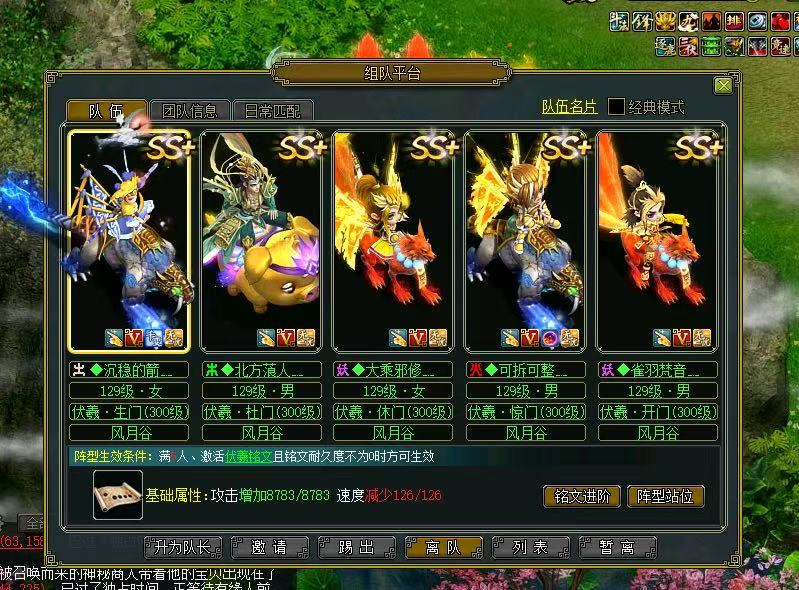Invite a player with 邀请
799x590 pixels.
[268, 547]
